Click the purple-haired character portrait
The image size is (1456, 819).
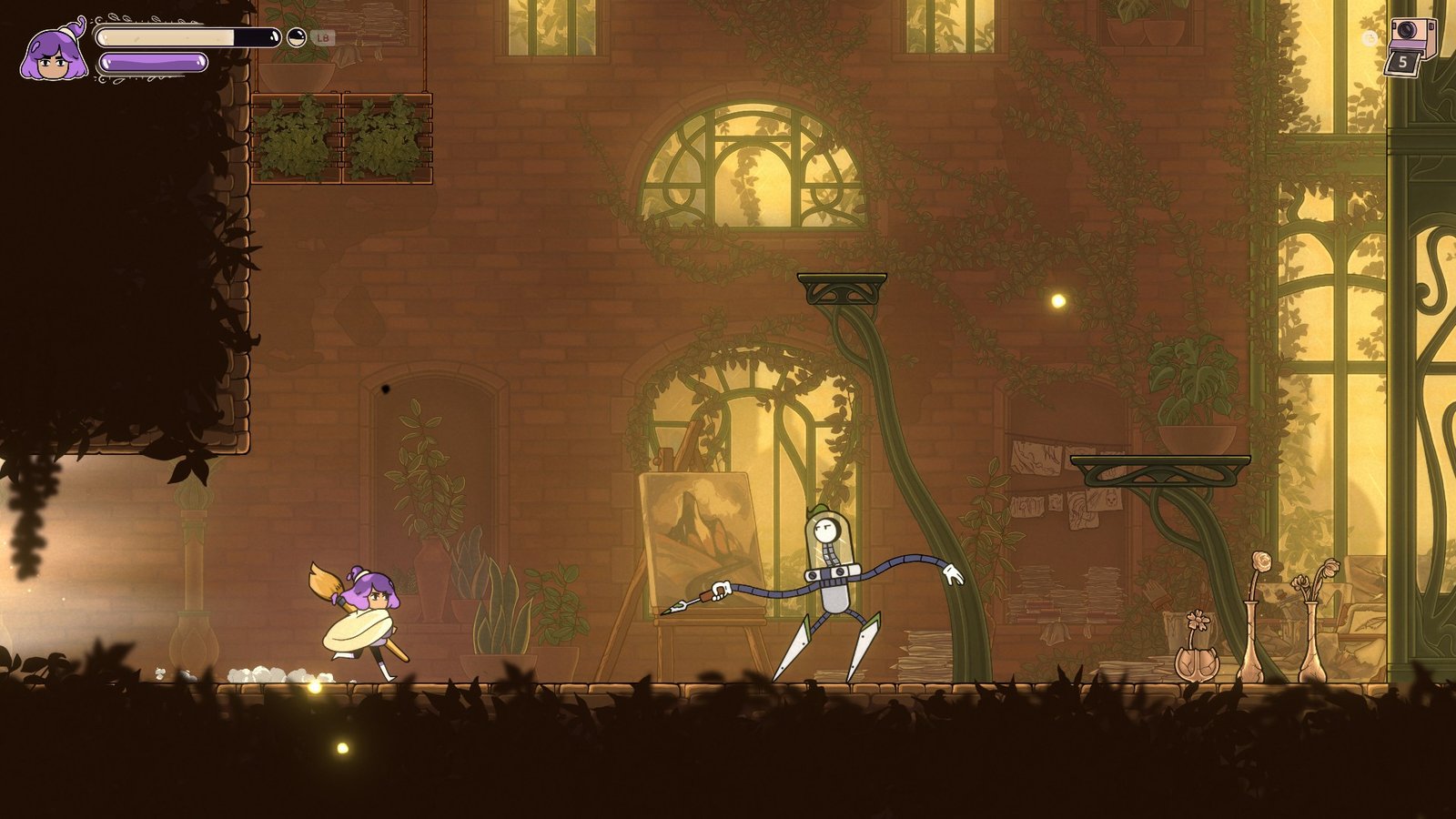[x=55, y=53]
